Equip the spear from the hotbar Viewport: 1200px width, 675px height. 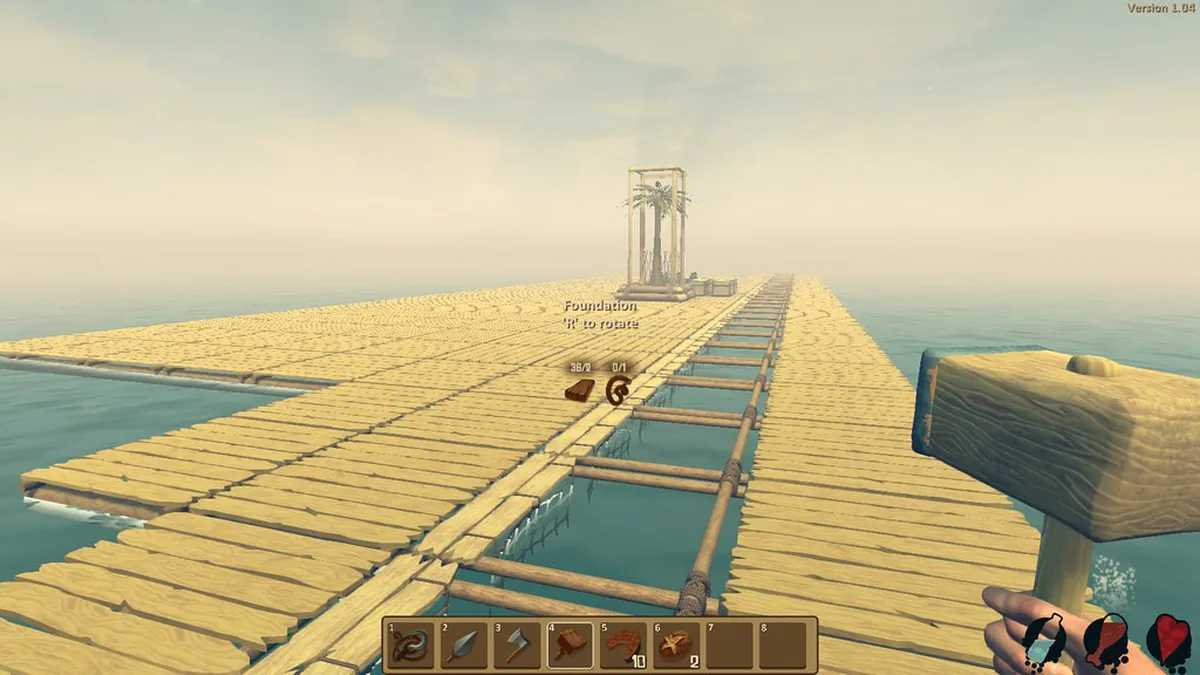point(463,645)
